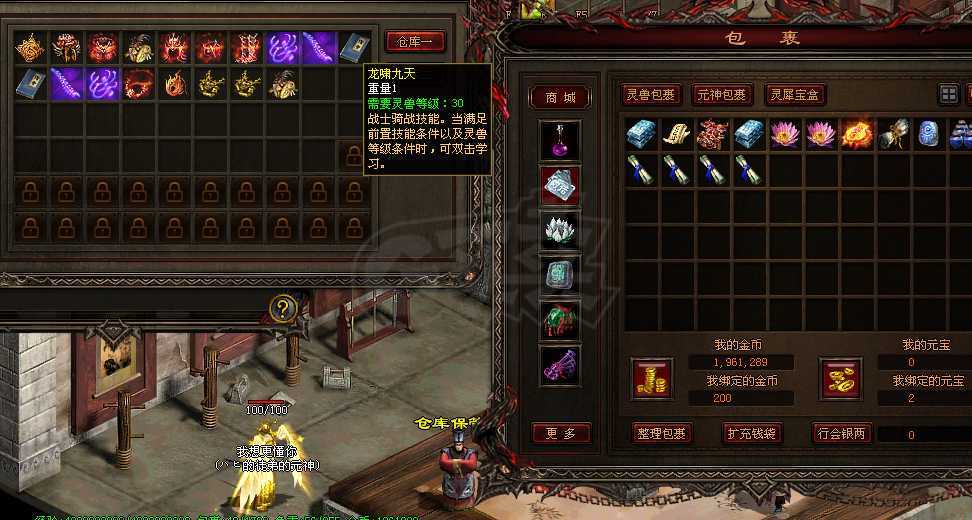
Task: Click the white lotus icon in the sidebar
Action: [560, 229]
